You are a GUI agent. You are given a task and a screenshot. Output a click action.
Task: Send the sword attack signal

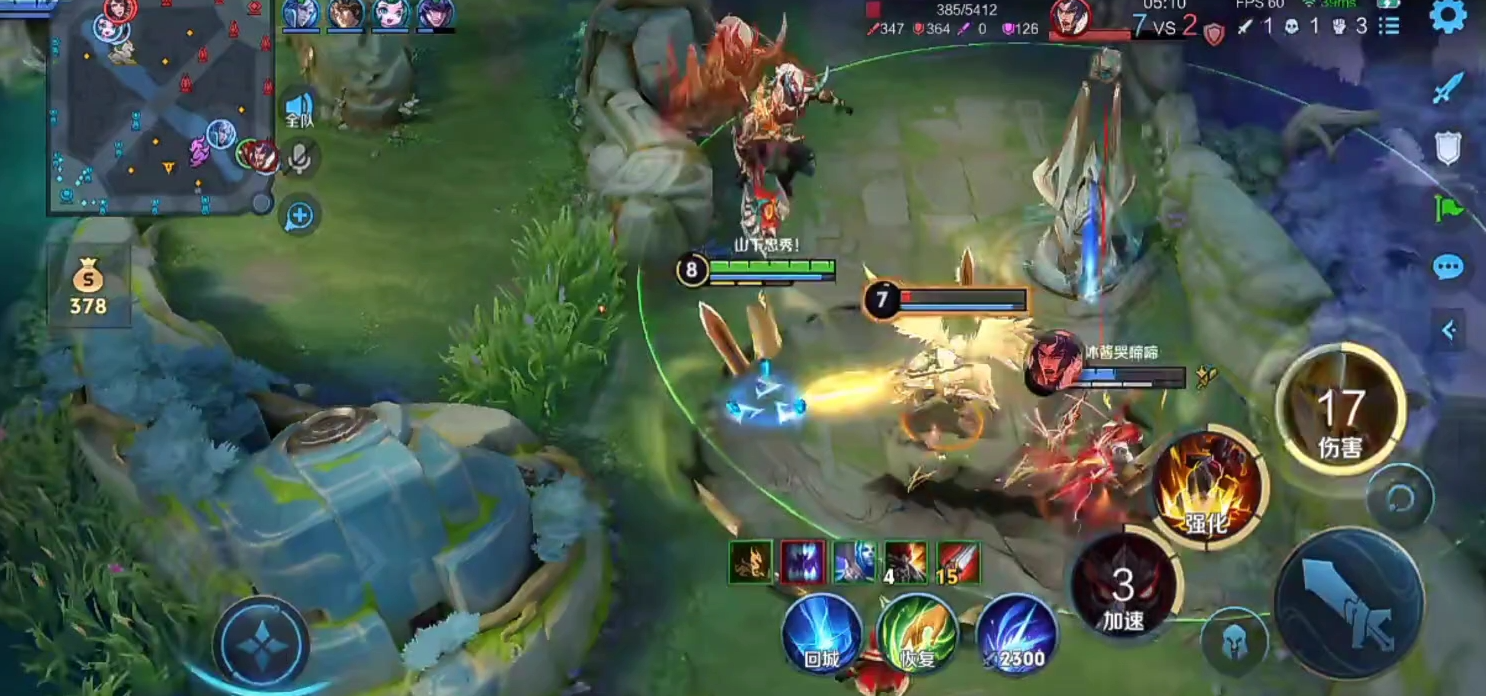[1448, 89]
